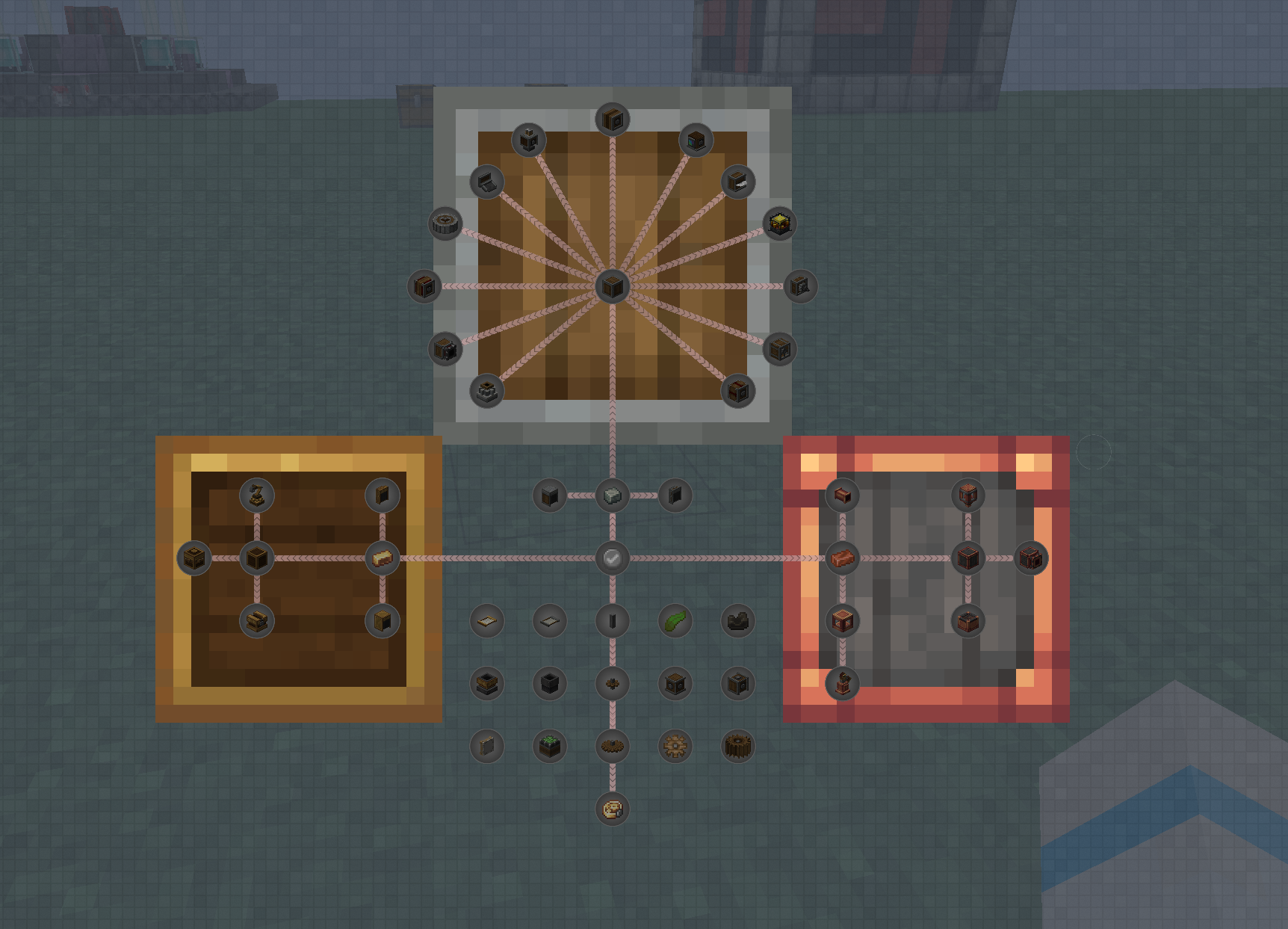
Task: Click the flower pedestal node at the copper tree's bottom
Action: coord(843,683)
